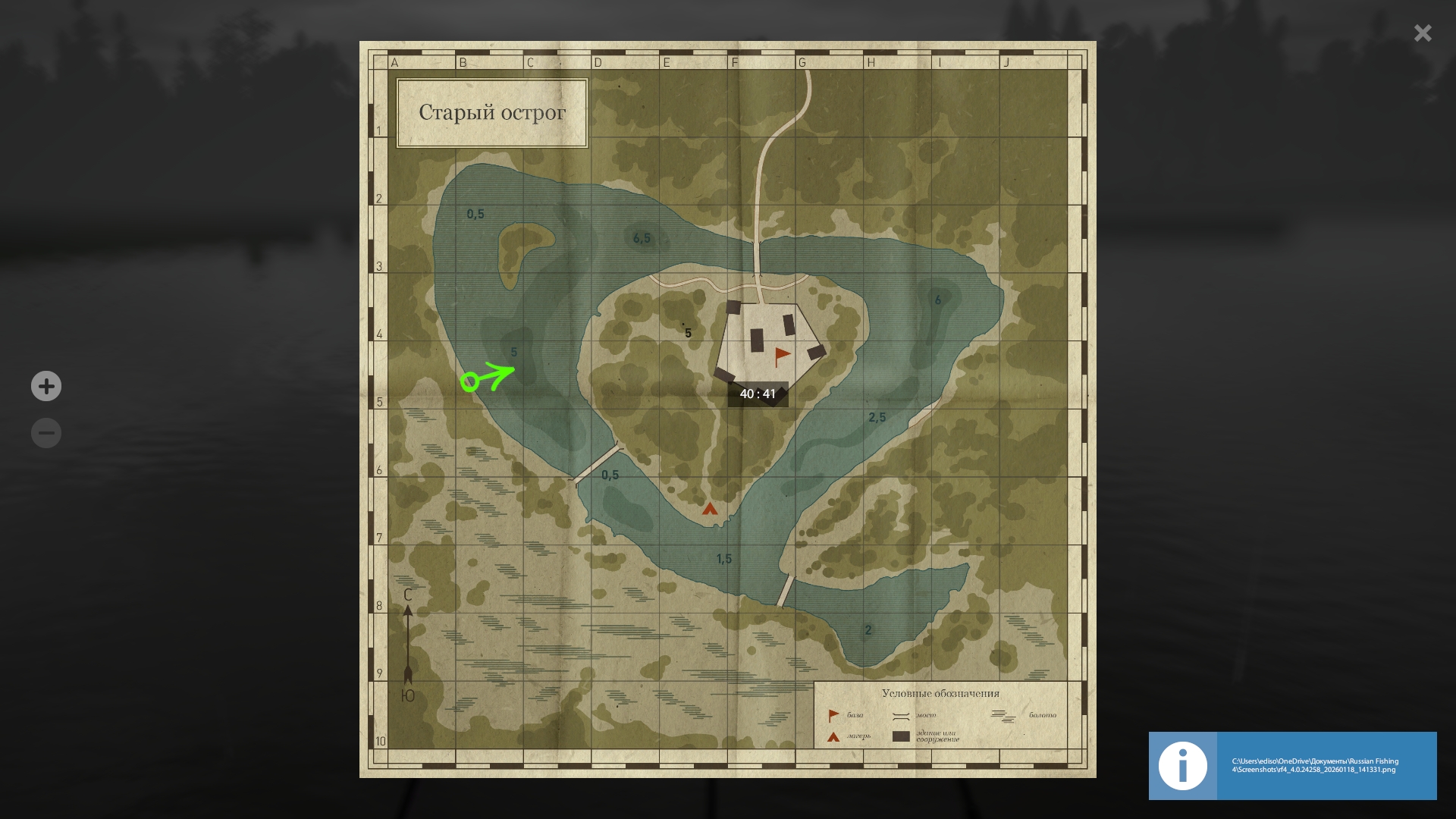Select the red camp tent marker
The image size is (1456, 819).
(x=710, y=509)
